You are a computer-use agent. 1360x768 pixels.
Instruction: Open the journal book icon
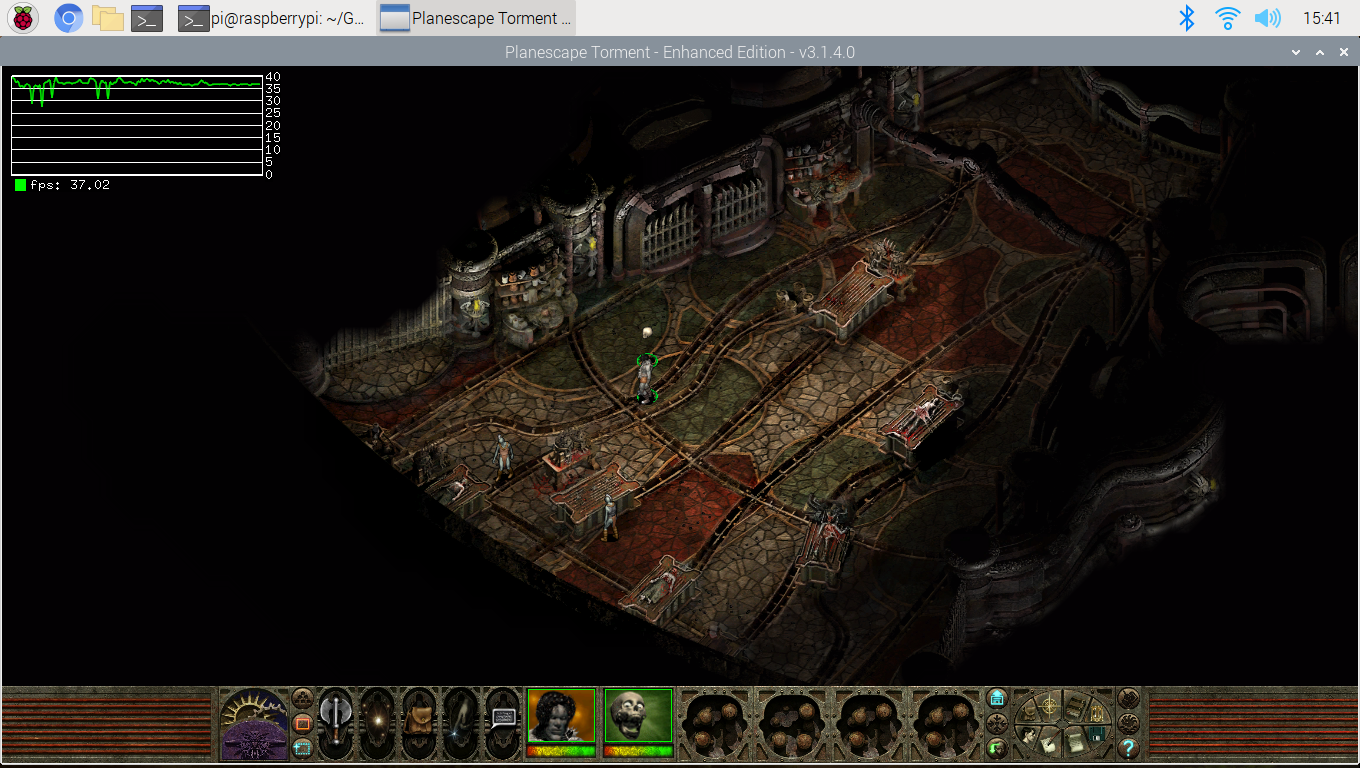(x=1075, y=708)
